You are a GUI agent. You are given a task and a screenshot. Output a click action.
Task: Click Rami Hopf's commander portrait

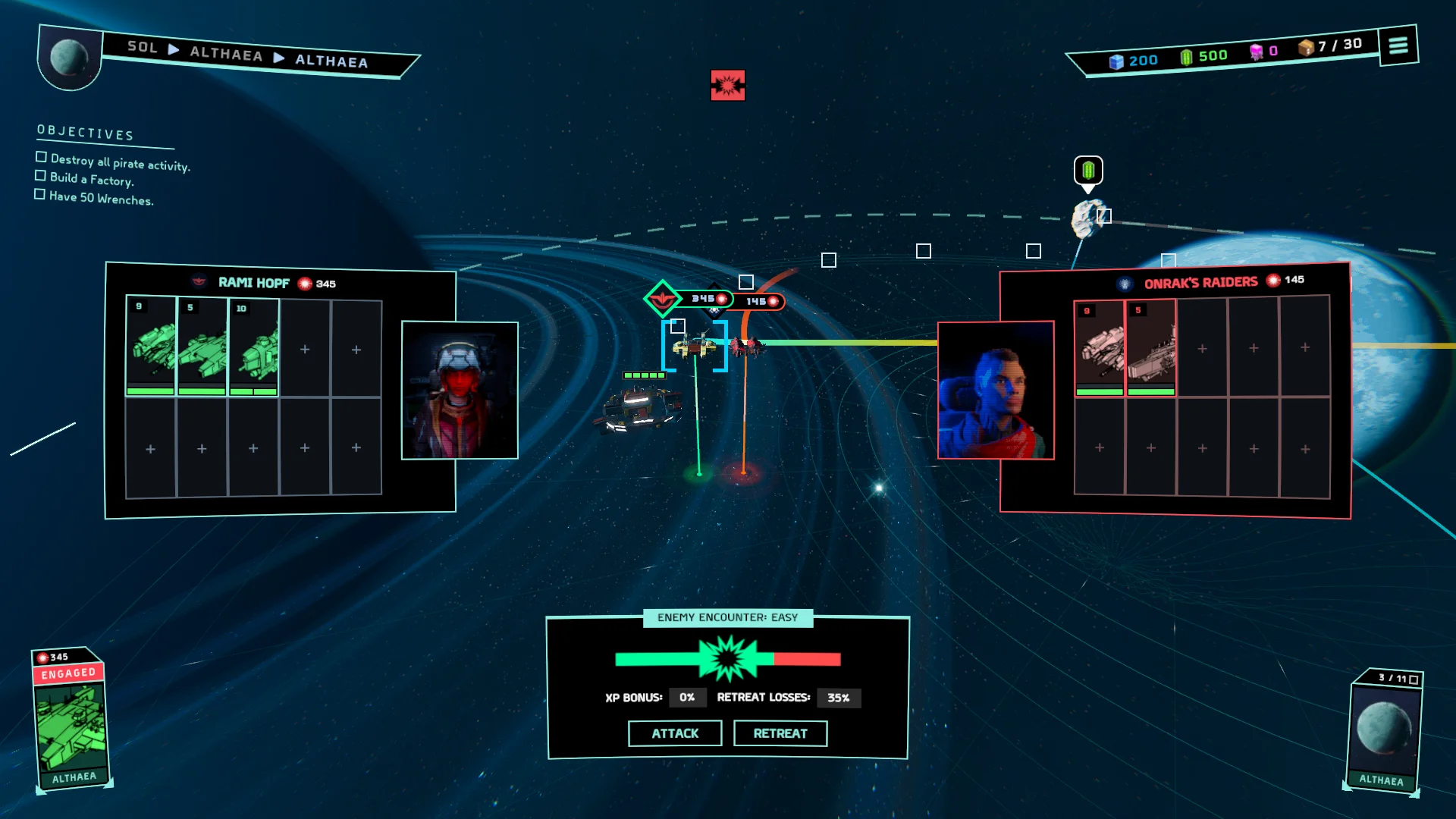pyautogui.click(x=460, y=390)
